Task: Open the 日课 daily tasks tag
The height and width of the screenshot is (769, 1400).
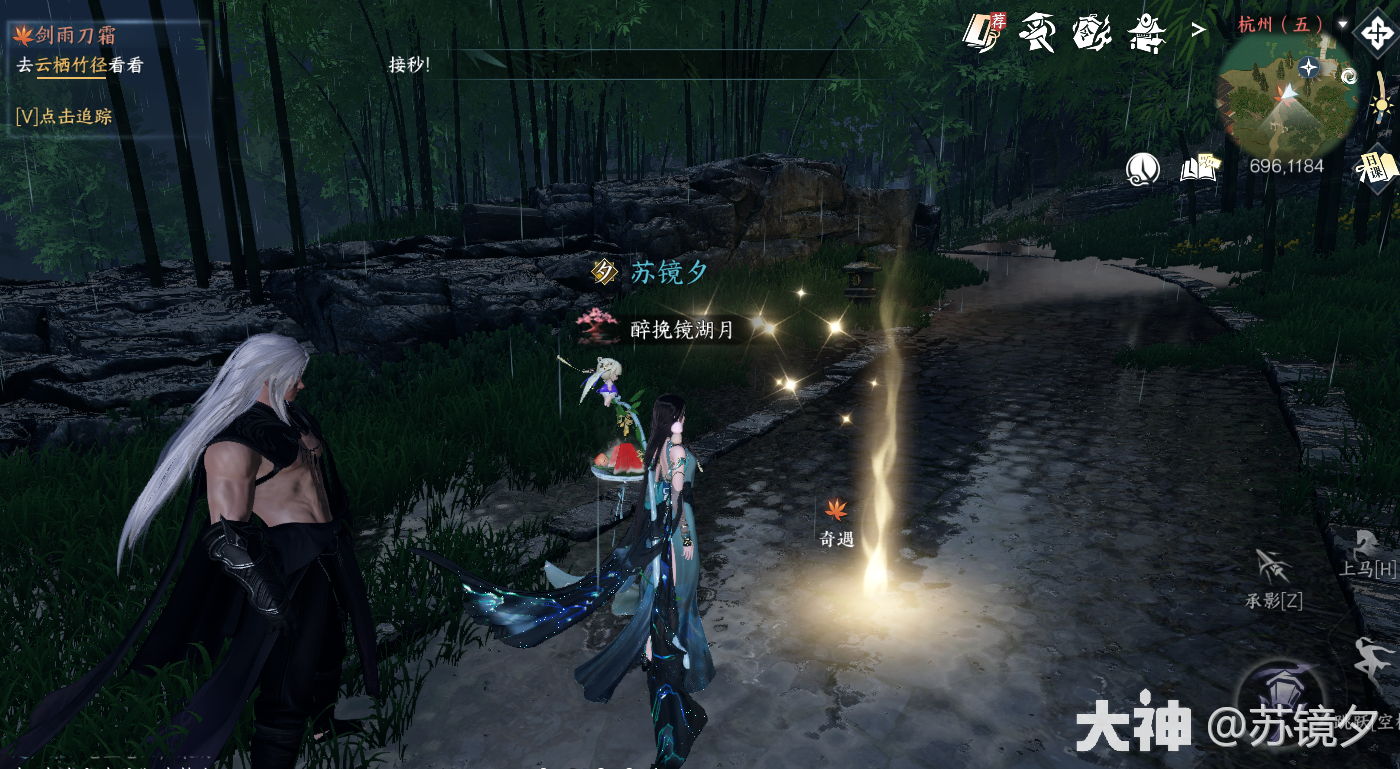Action: [1376, 168]
